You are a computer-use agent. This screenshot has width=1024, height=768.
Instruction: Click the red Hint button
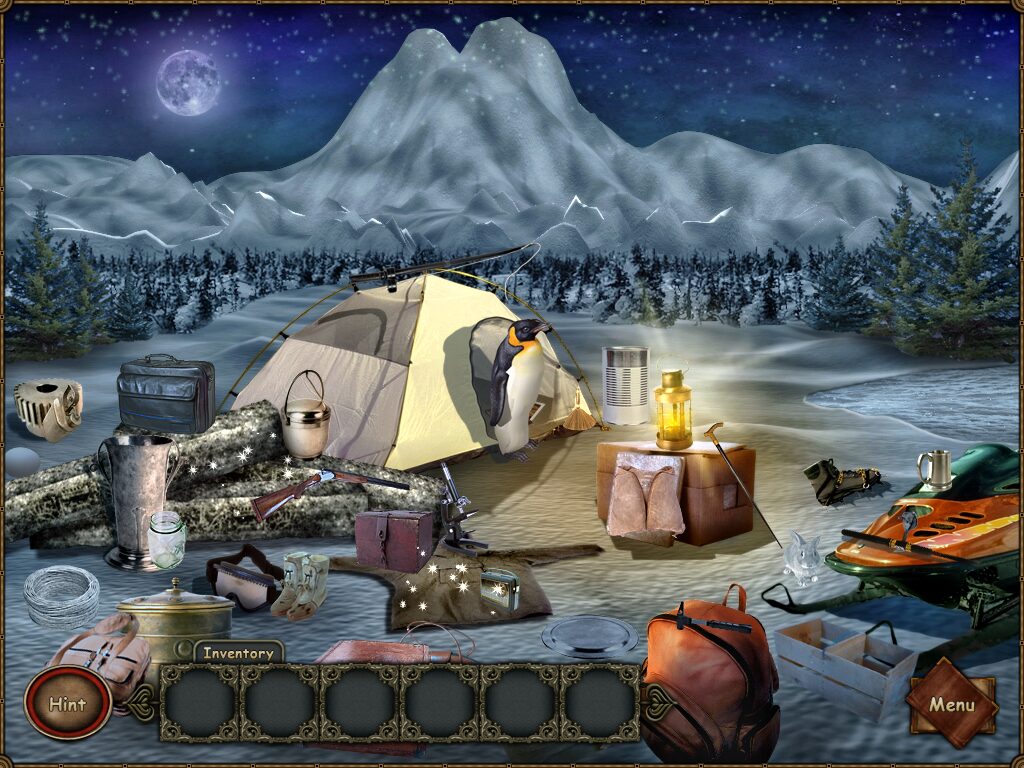pos(68,703)
